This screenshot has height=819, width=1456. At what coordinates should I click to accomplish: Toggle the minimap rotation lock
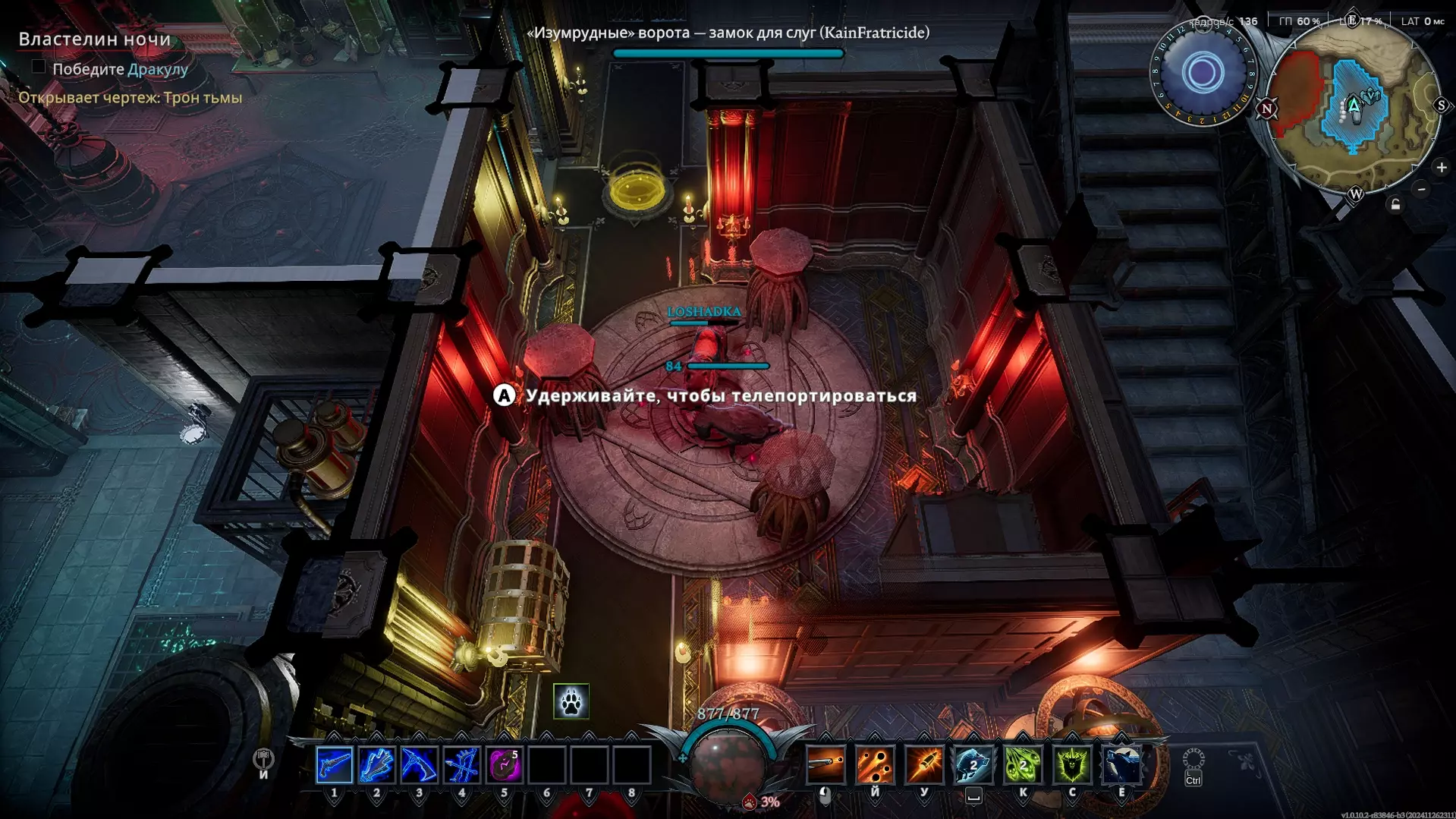pyautogui.click(x=1395, y=205)
